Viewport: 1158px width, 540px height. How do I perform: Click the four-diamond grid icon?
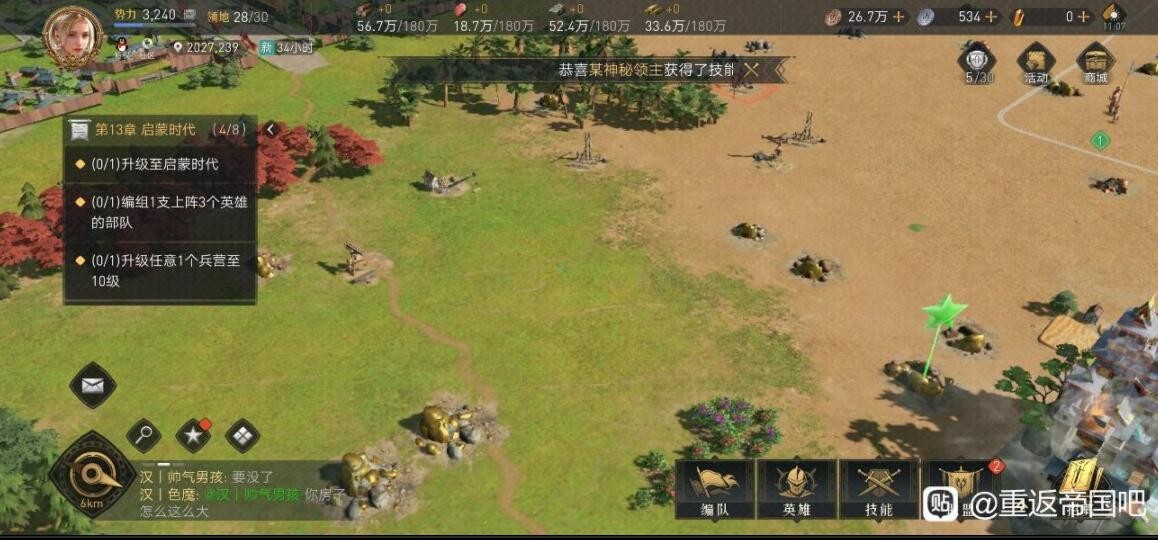tap(242, 435)
